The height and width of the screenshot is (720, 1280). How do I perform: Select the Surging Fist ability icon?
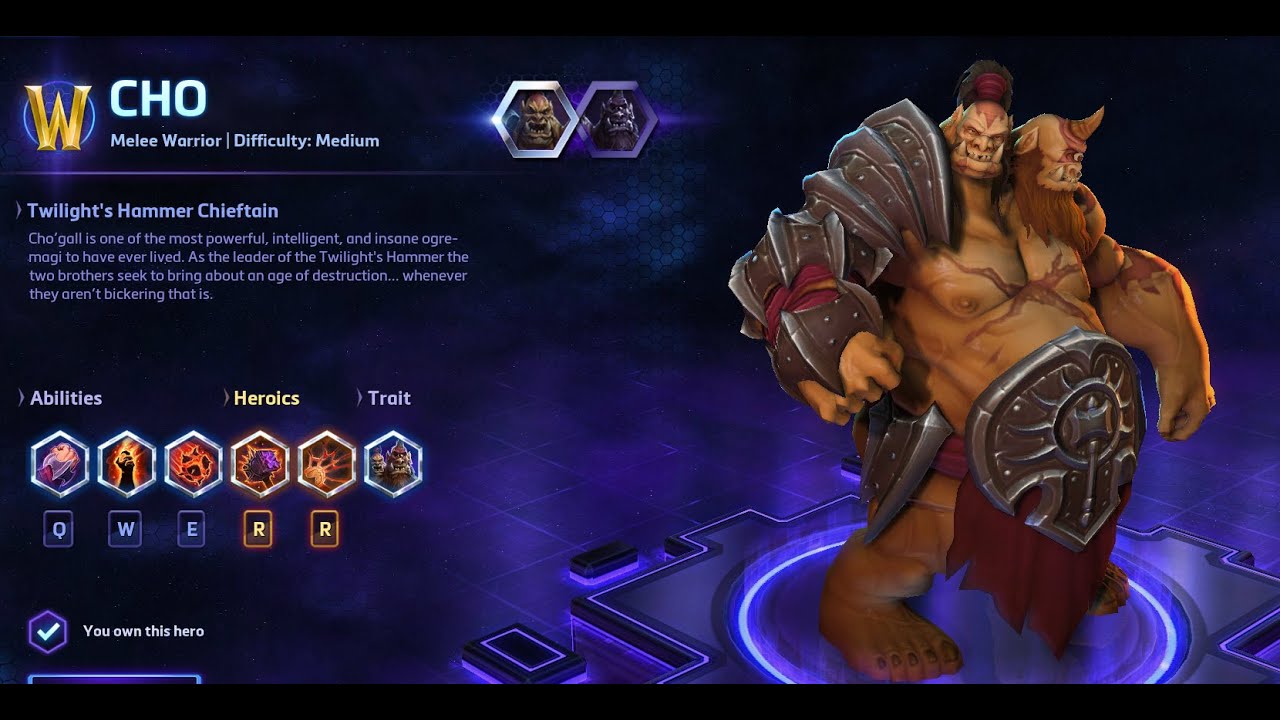[60, 464]
